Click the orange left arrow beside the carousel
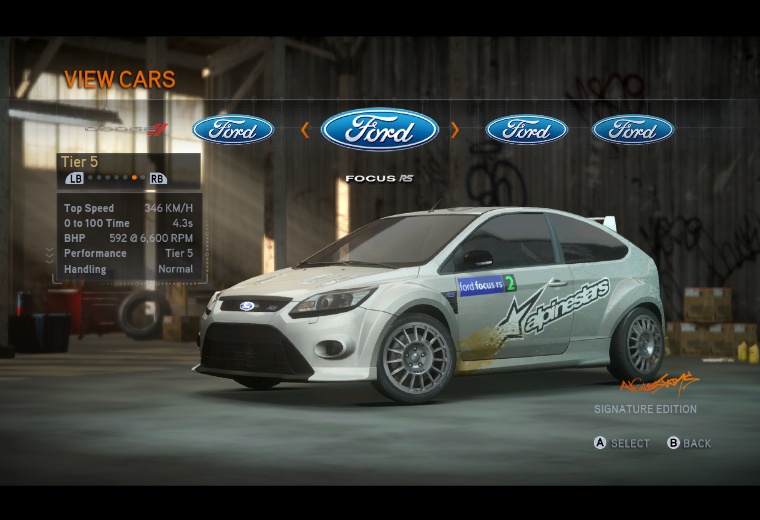This screenshot has height=520, width=760. click(x=305, y=130)
